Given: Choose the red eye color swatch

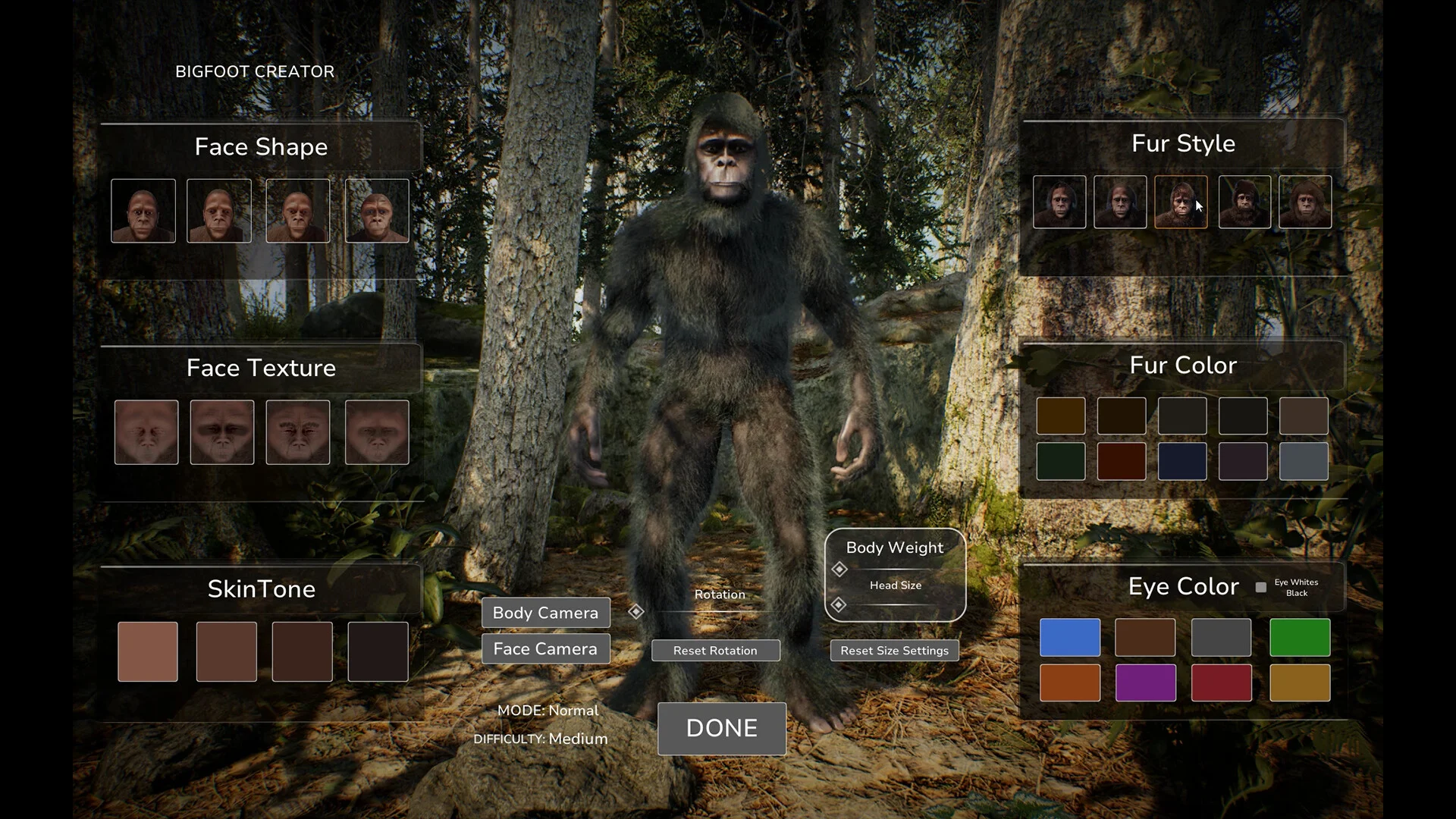Looking at the screenshot, I should [x=1221, y=682].
